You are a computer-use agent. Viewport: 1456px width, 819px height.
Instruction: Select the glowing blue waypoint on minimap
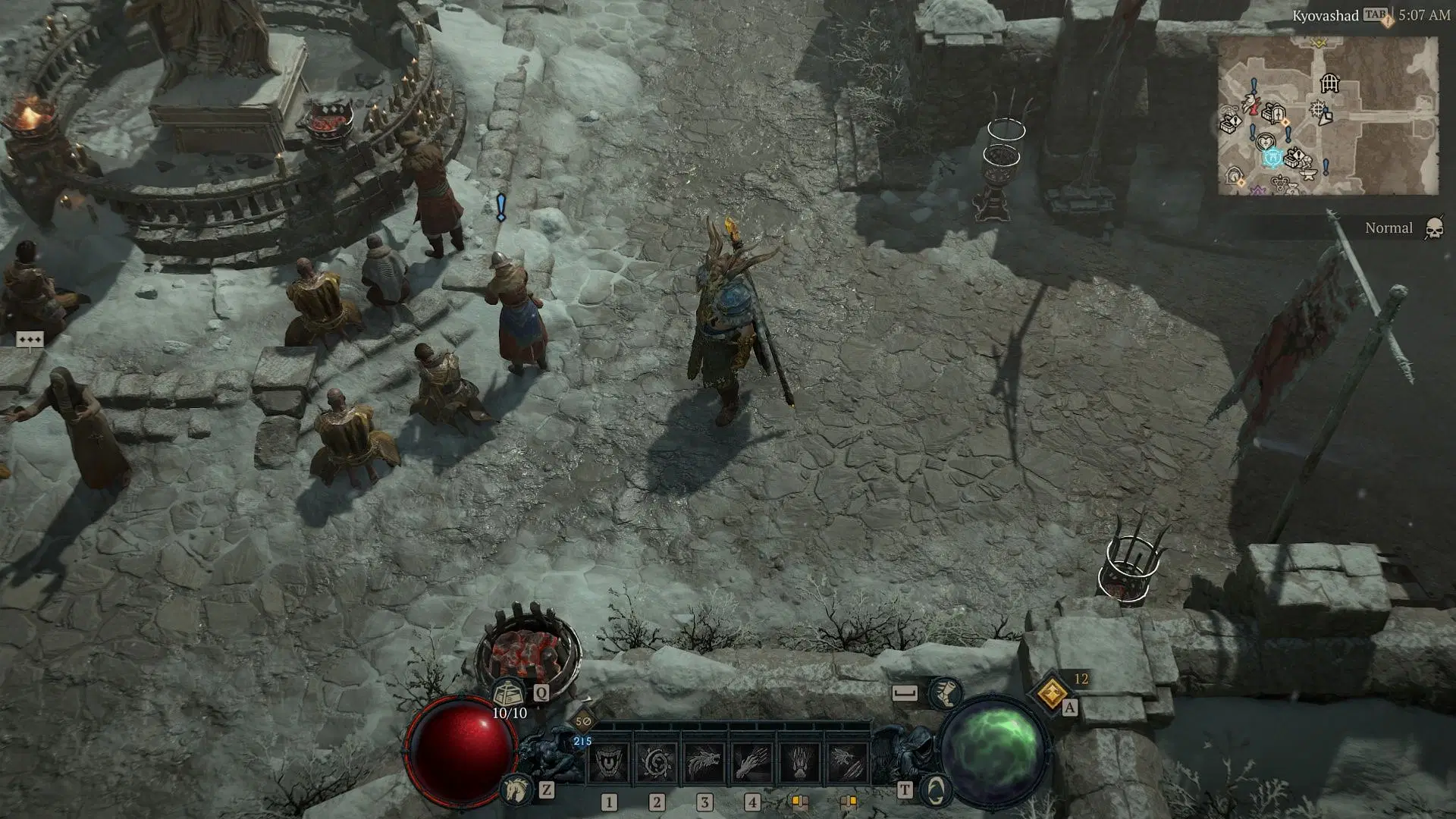[x=1272, y=158]
